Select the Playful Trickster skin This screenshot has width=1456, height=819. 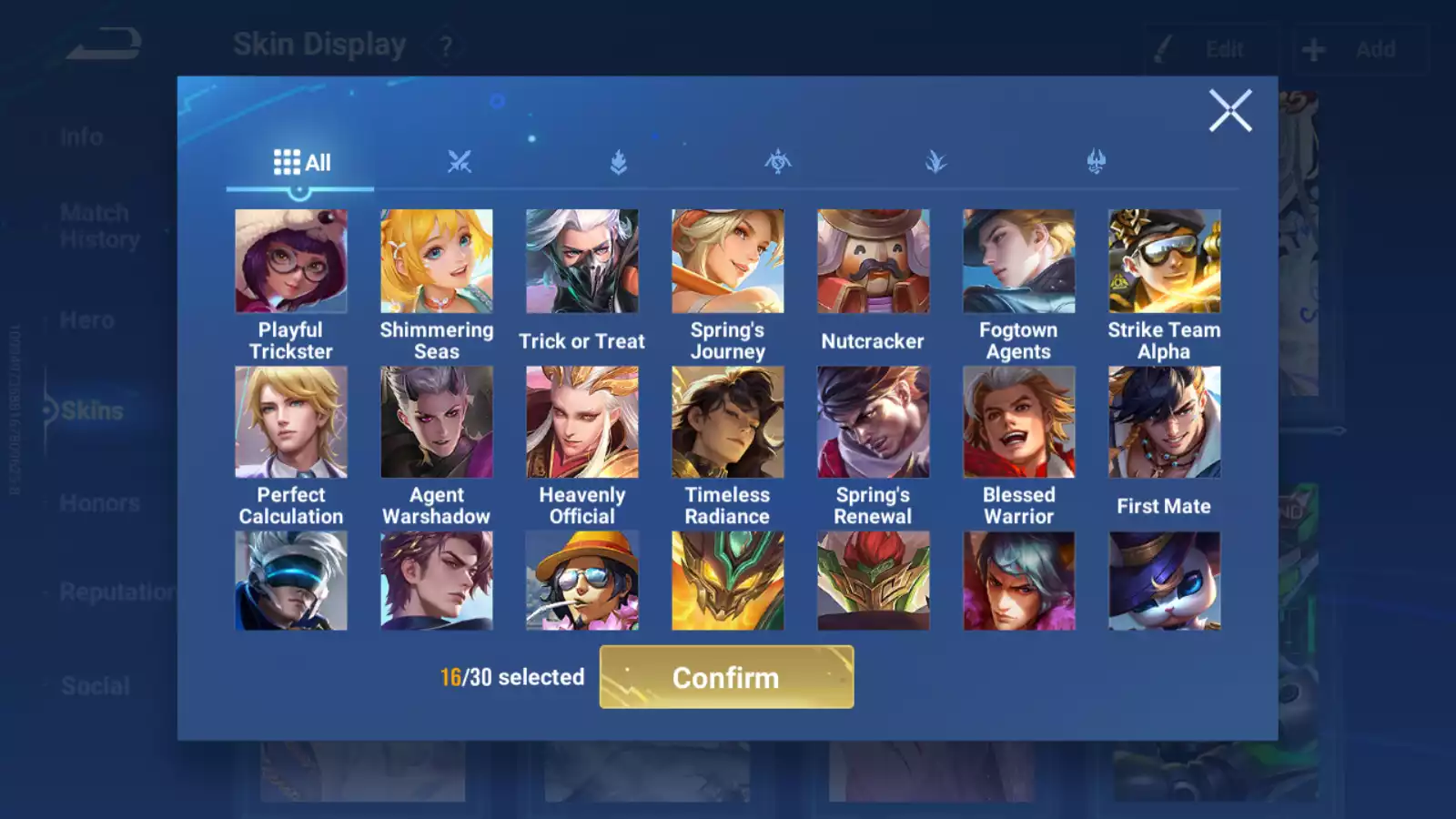click(290, 262)
